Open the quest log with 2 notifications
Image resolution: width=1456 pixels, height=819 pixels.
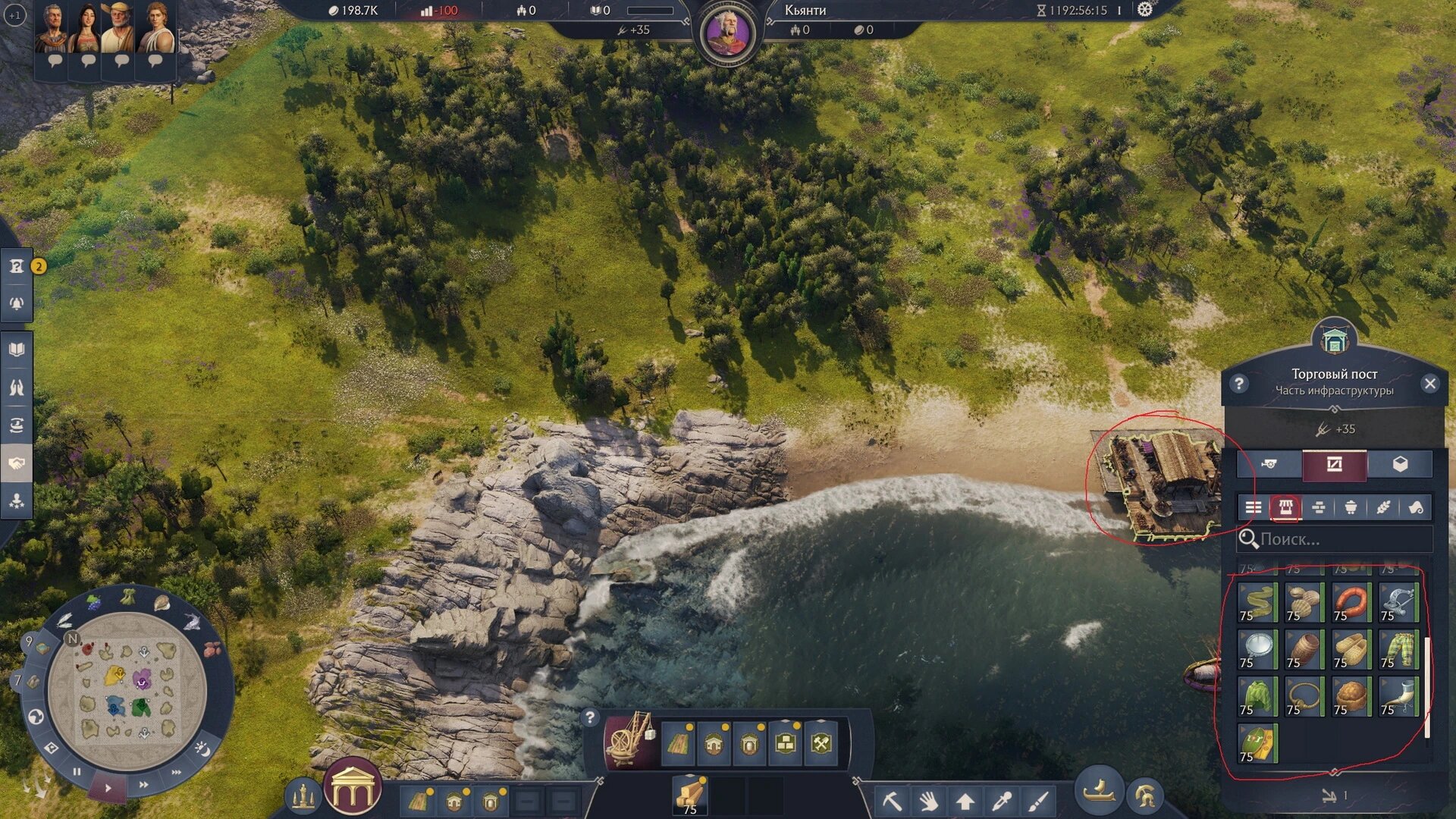point(17,266)
